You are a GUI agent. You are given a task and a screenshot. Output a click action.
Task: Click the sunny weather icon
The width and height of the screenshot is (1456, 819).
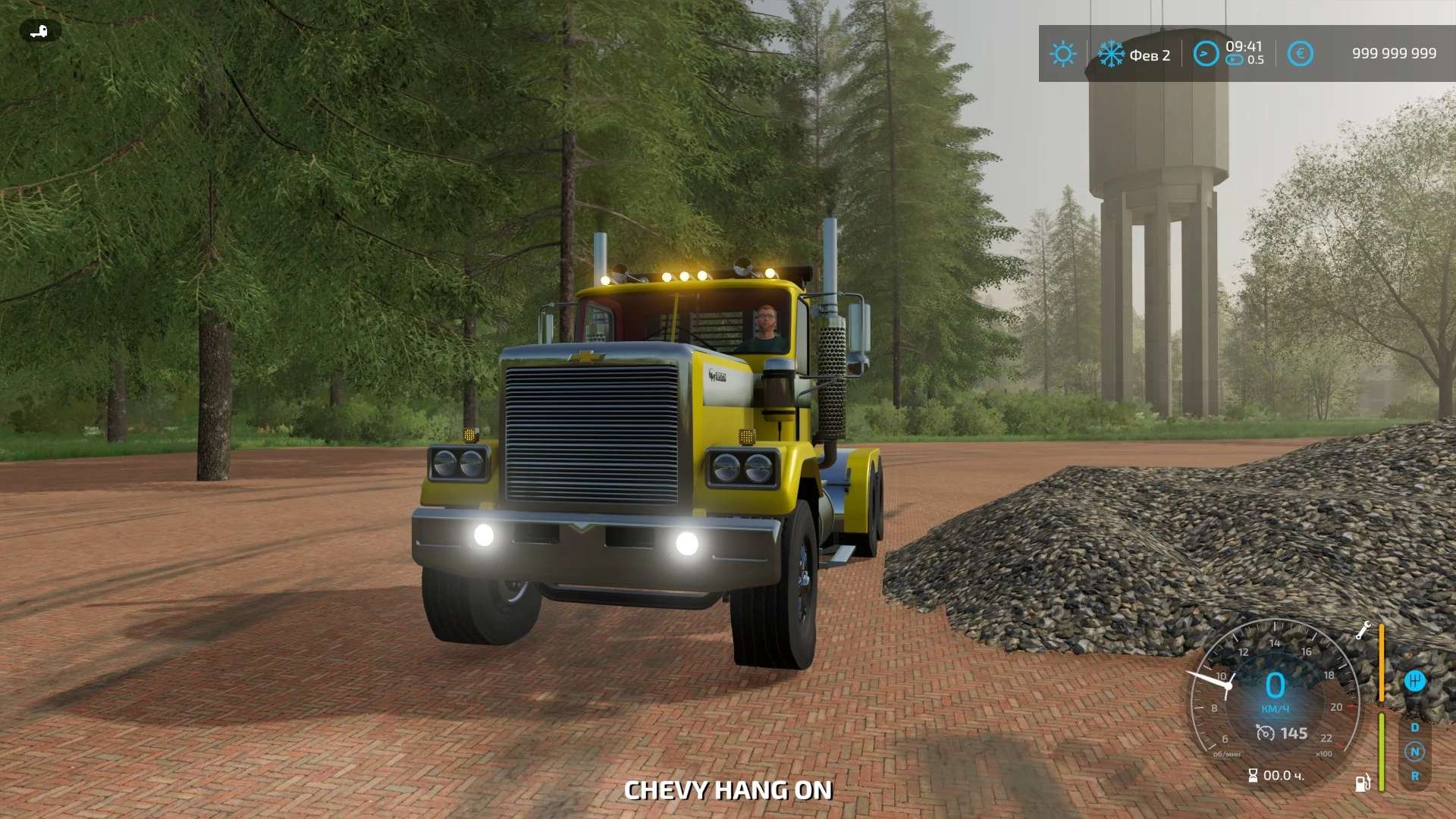pos(1062,54)
